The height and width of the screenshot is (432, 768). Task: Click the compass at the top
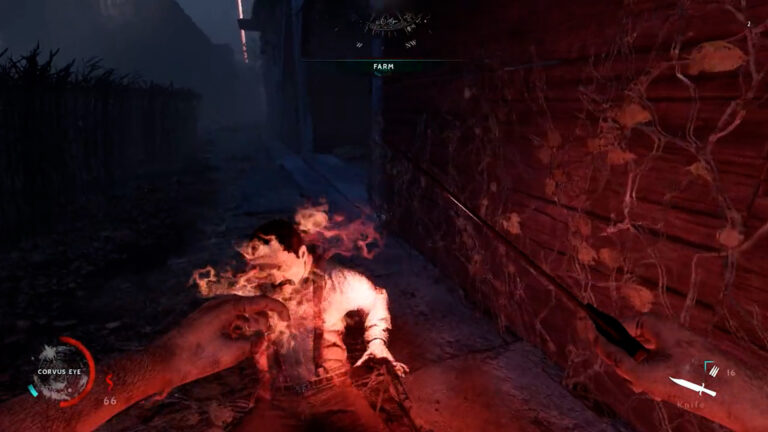pos(396,24)
